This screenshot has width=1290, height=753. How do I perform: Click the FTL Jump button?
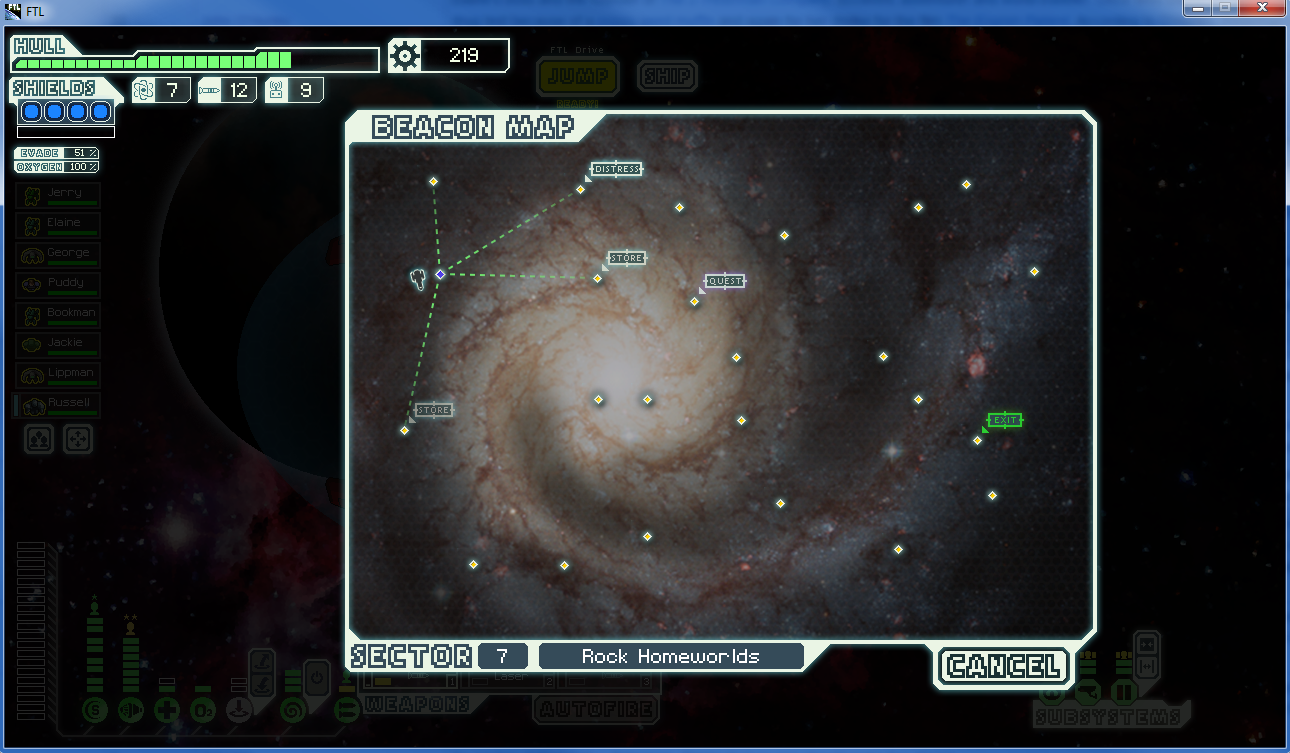(577, 76)
